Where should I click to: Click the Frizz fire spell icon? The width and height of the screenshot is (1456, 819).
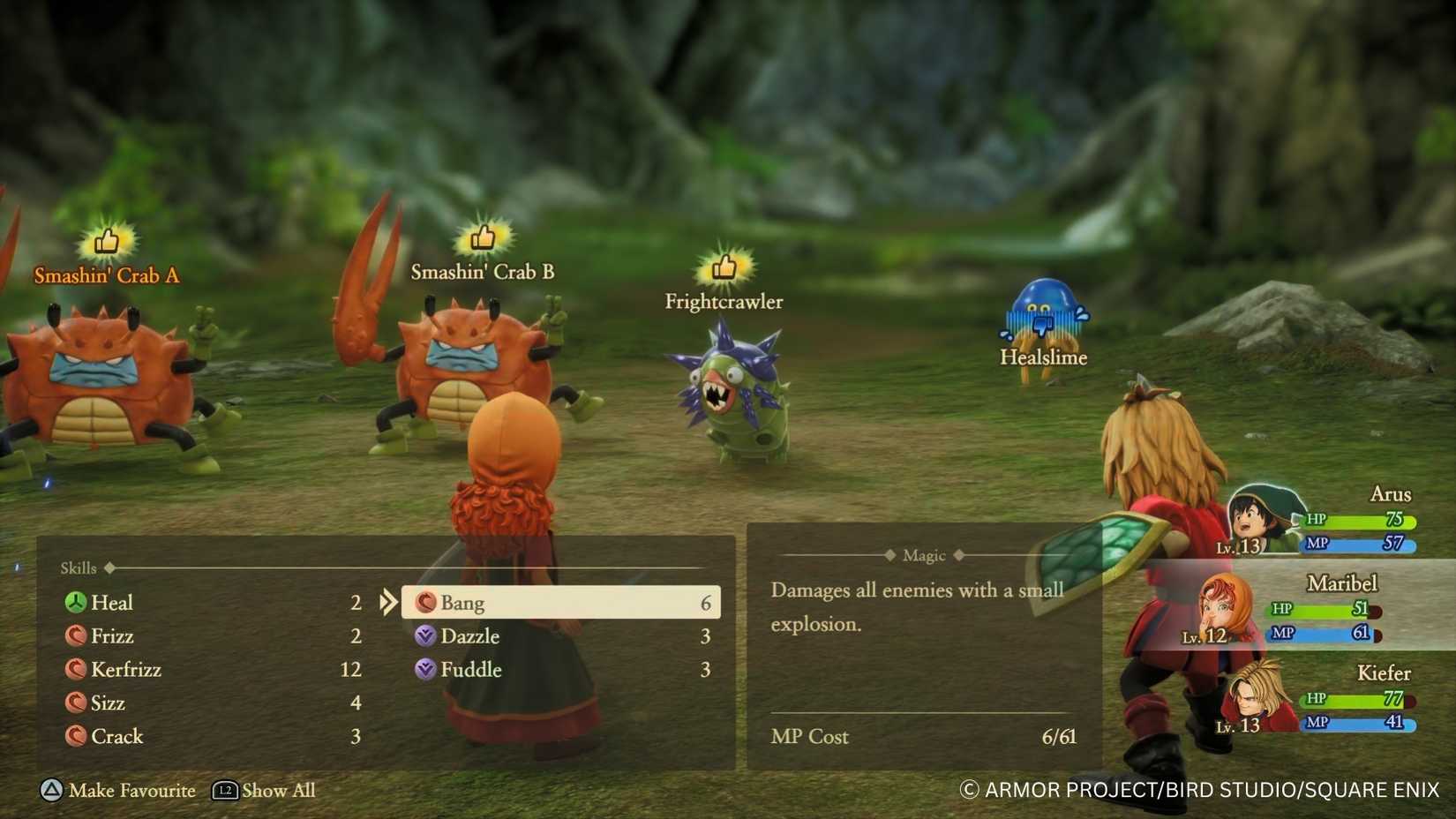[x=77, y=635]
